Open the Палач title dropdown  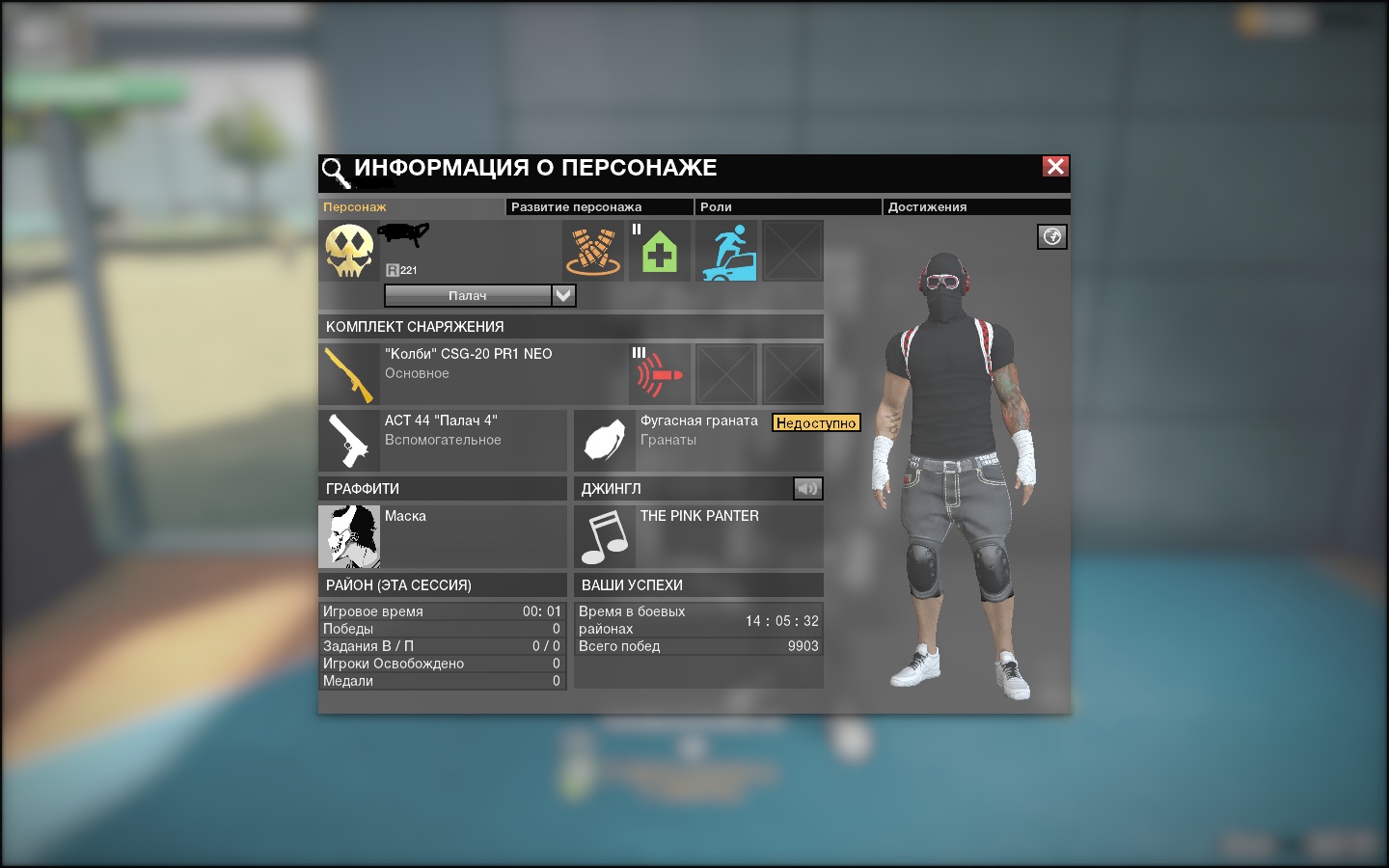pyautogui.click(x=564, y=296)
